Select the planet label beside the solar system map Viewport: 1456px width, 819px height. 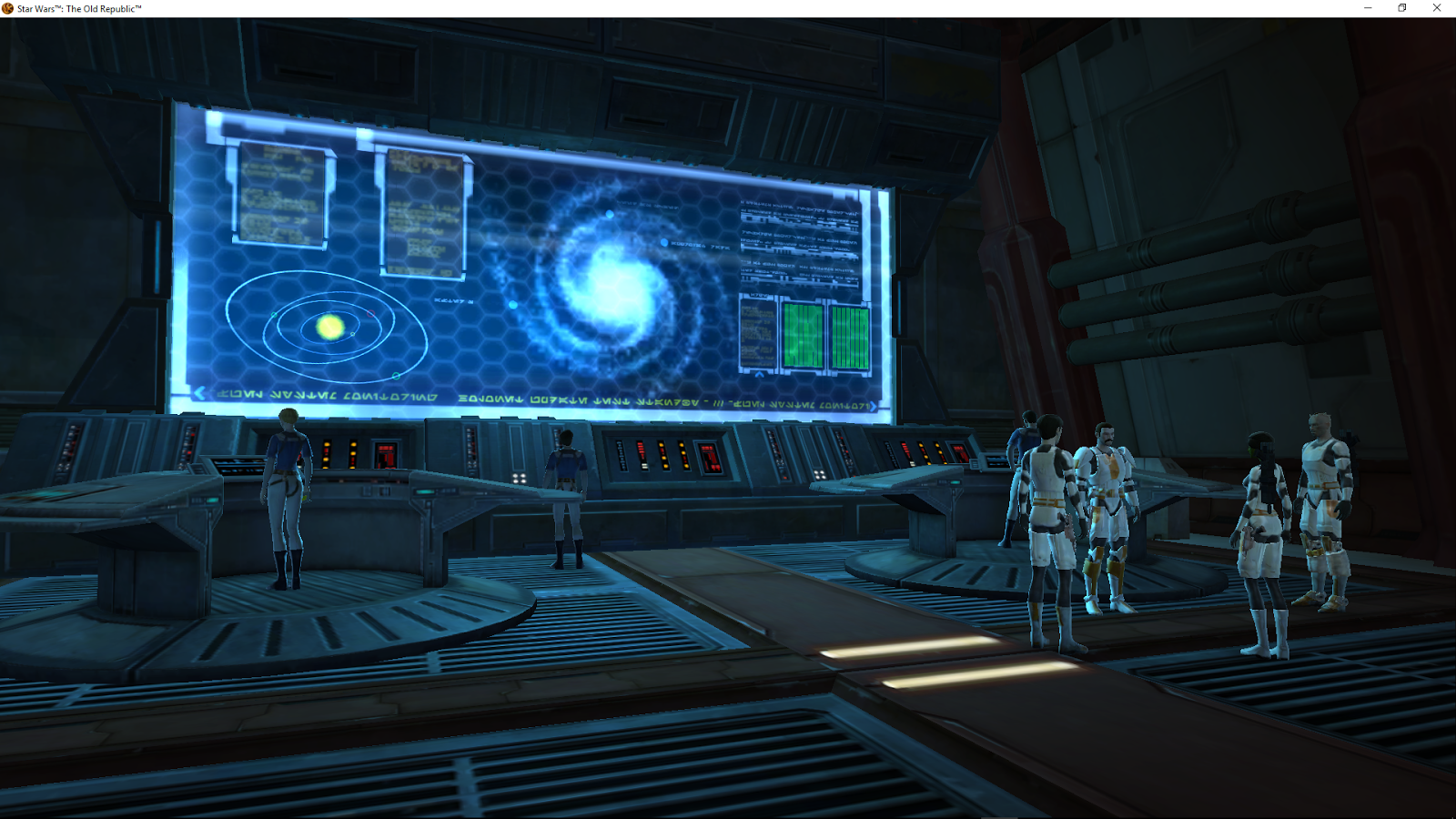[x=452, y=299]
